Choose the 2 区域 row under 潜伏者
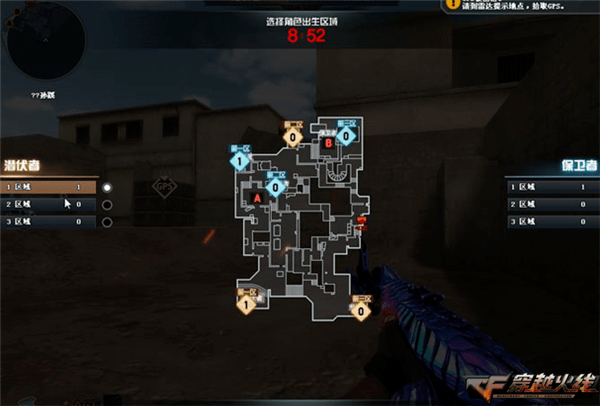The height and width of the screenshot is (406, 600). point(48,204)
